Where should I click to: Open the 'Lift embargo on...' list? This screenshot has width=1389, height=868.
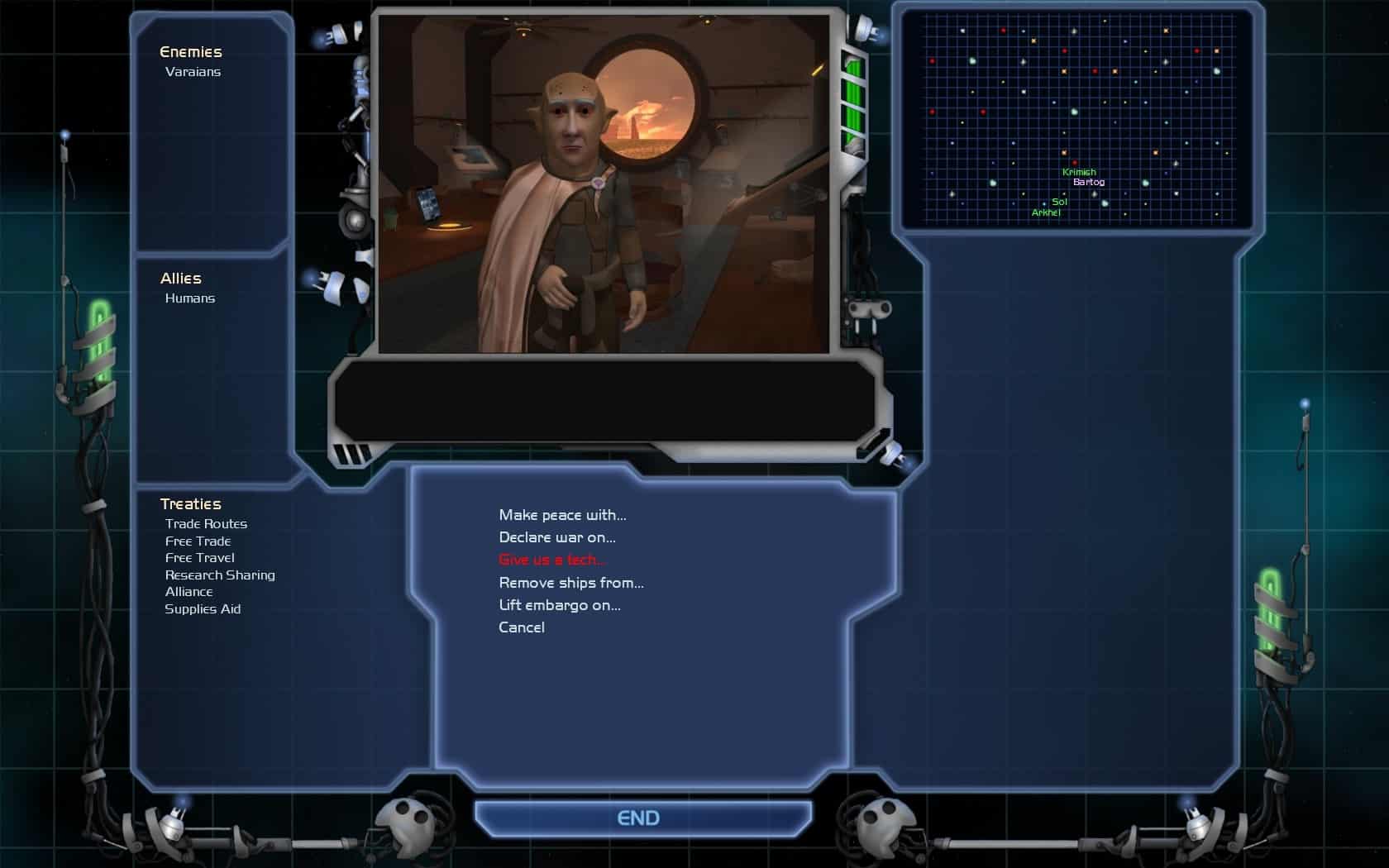[x=560, y=605]
